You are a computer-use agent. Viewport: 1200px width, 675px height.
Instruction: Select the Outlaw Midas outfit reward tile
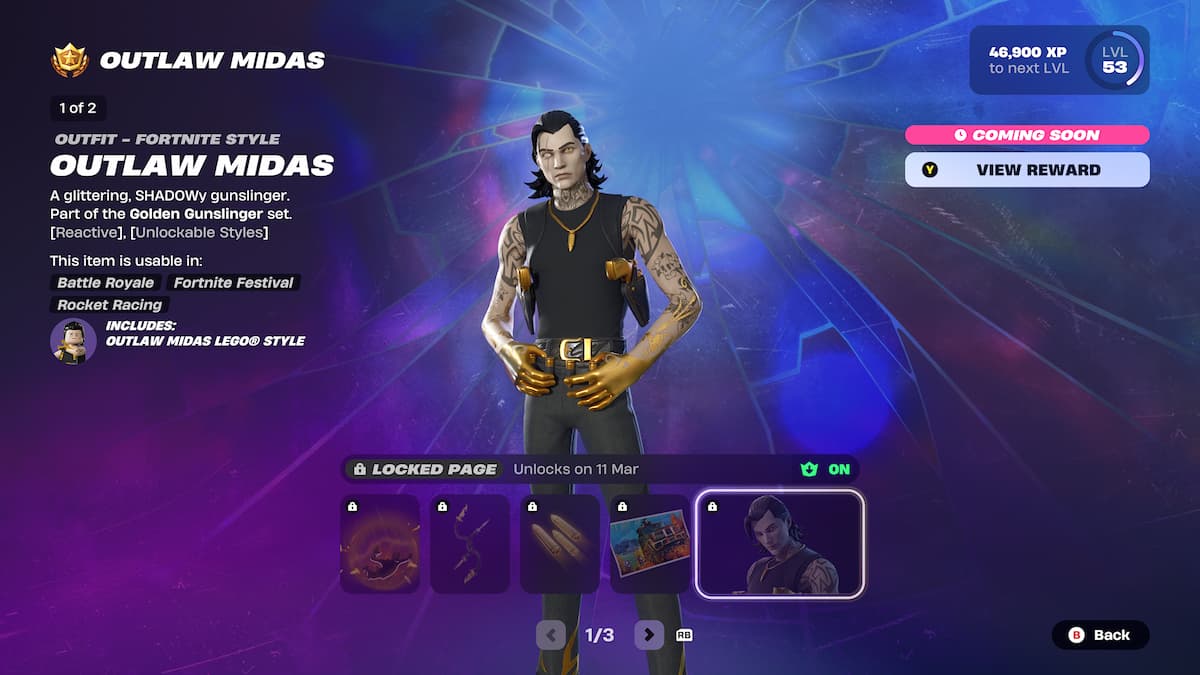780,545
